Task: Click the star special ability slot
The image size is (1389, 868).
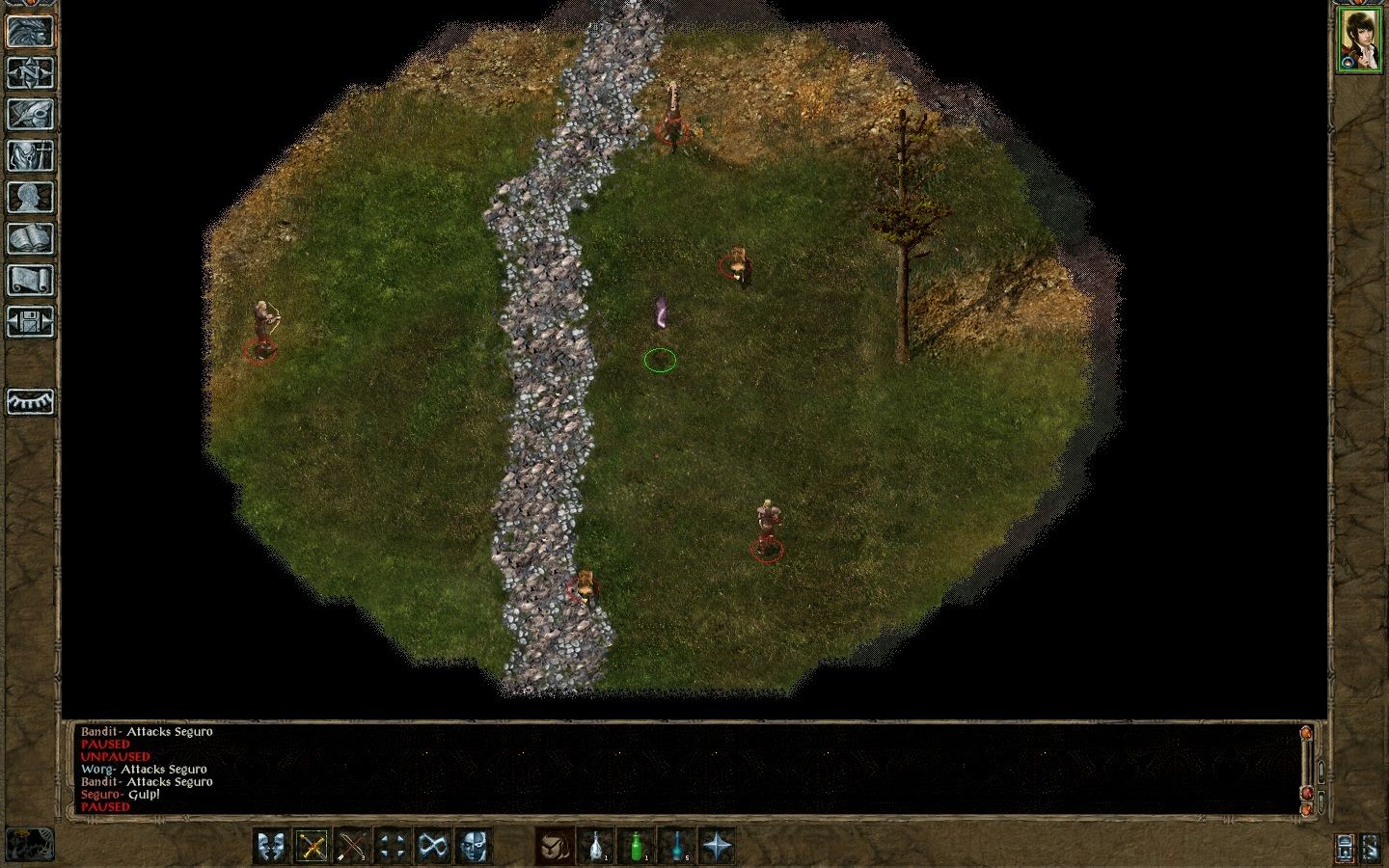Action: click(x=719, y=847)
